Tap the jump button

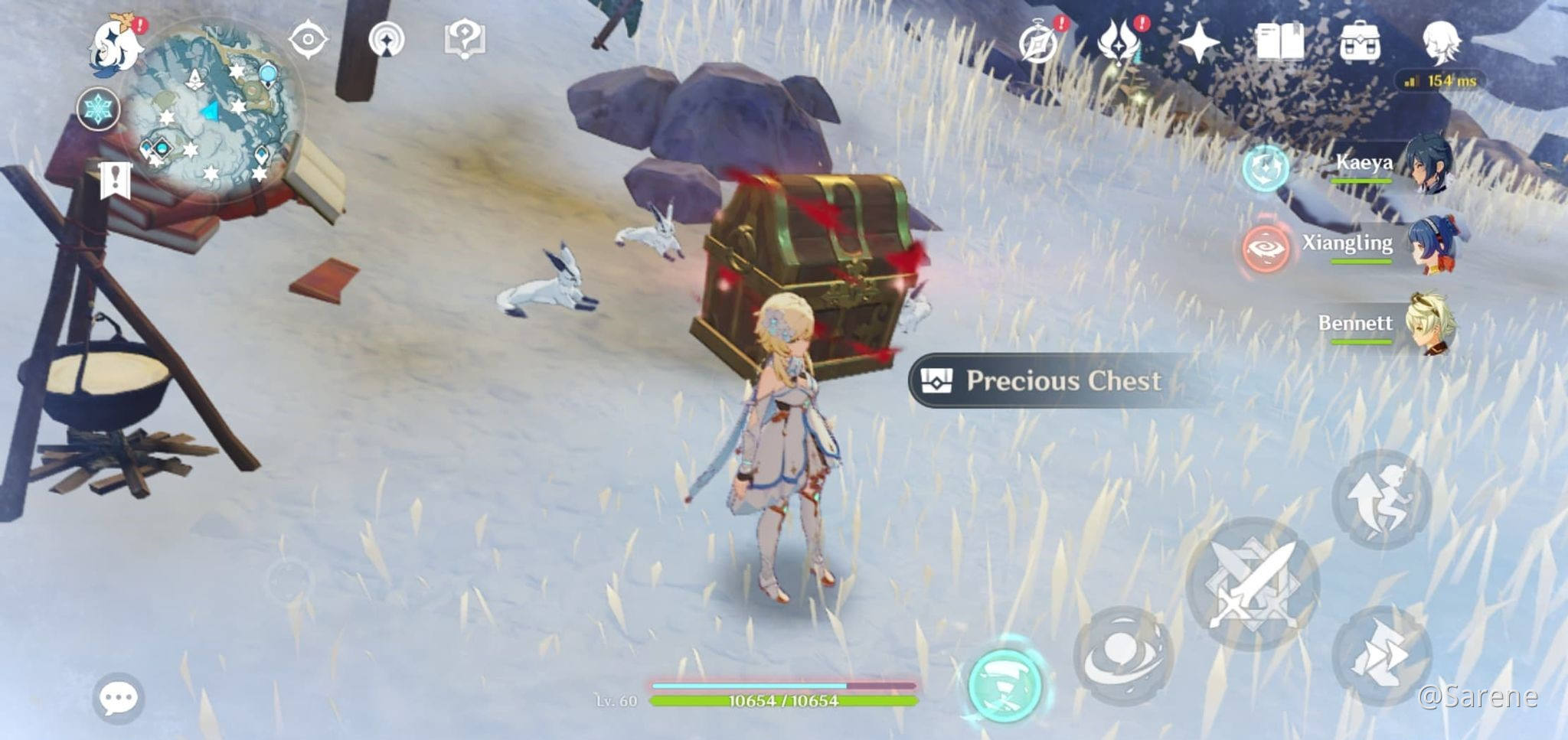click(x=1381, y=500)
